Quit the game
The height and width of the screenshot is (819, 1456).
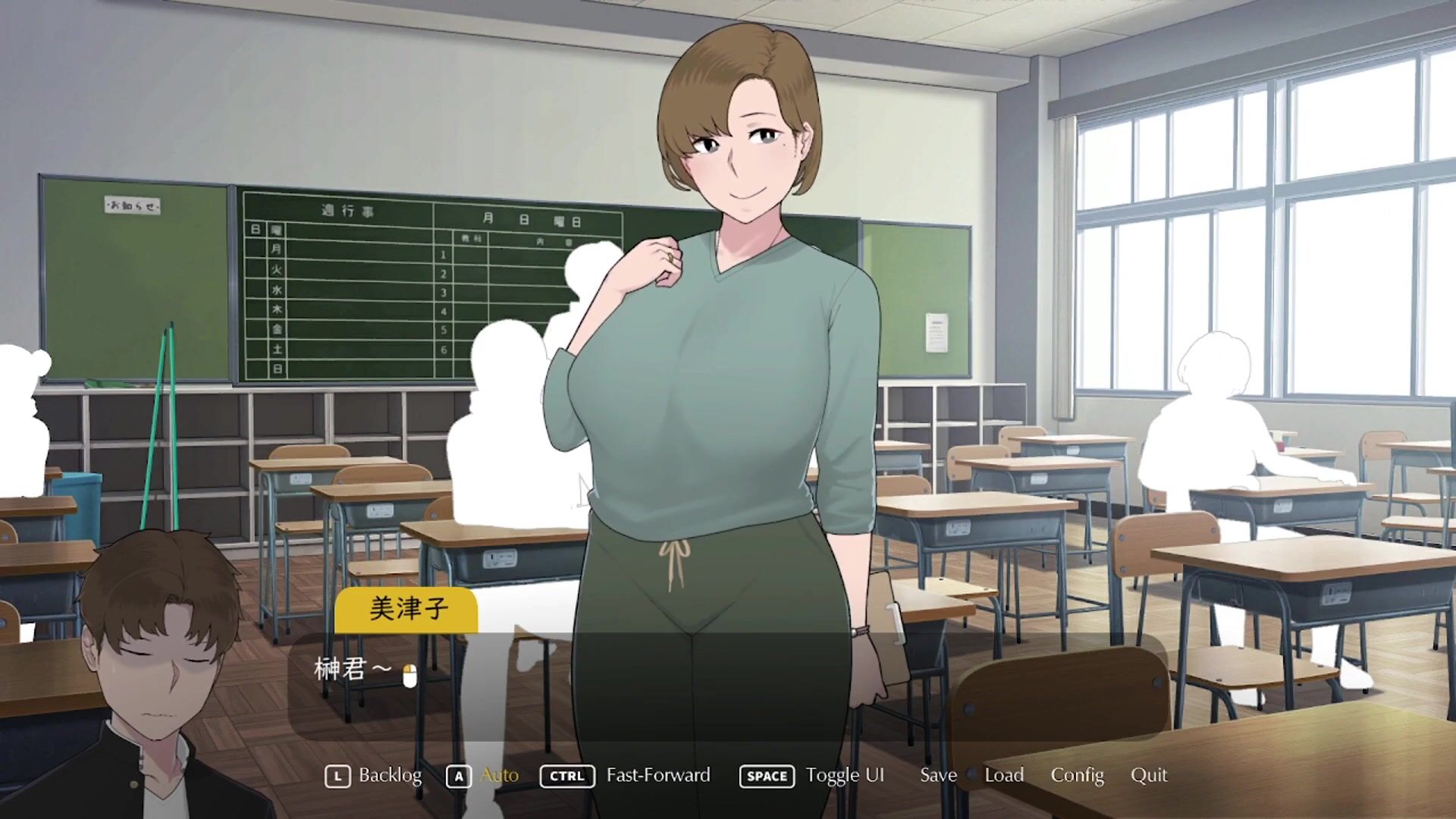point(1149,775)
